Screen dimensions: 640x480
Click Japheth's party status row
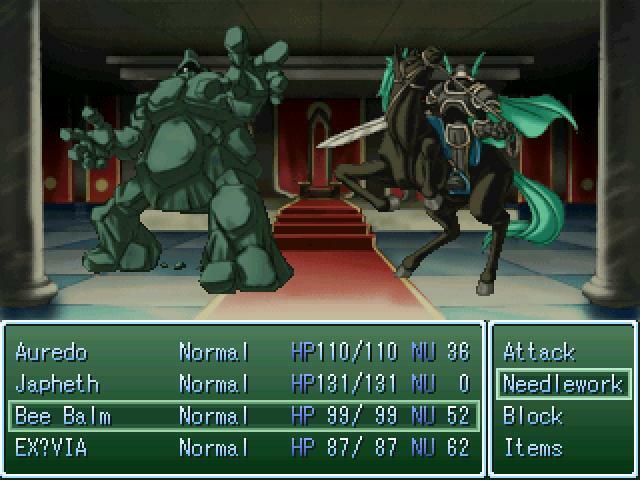[x=242, y=384]
